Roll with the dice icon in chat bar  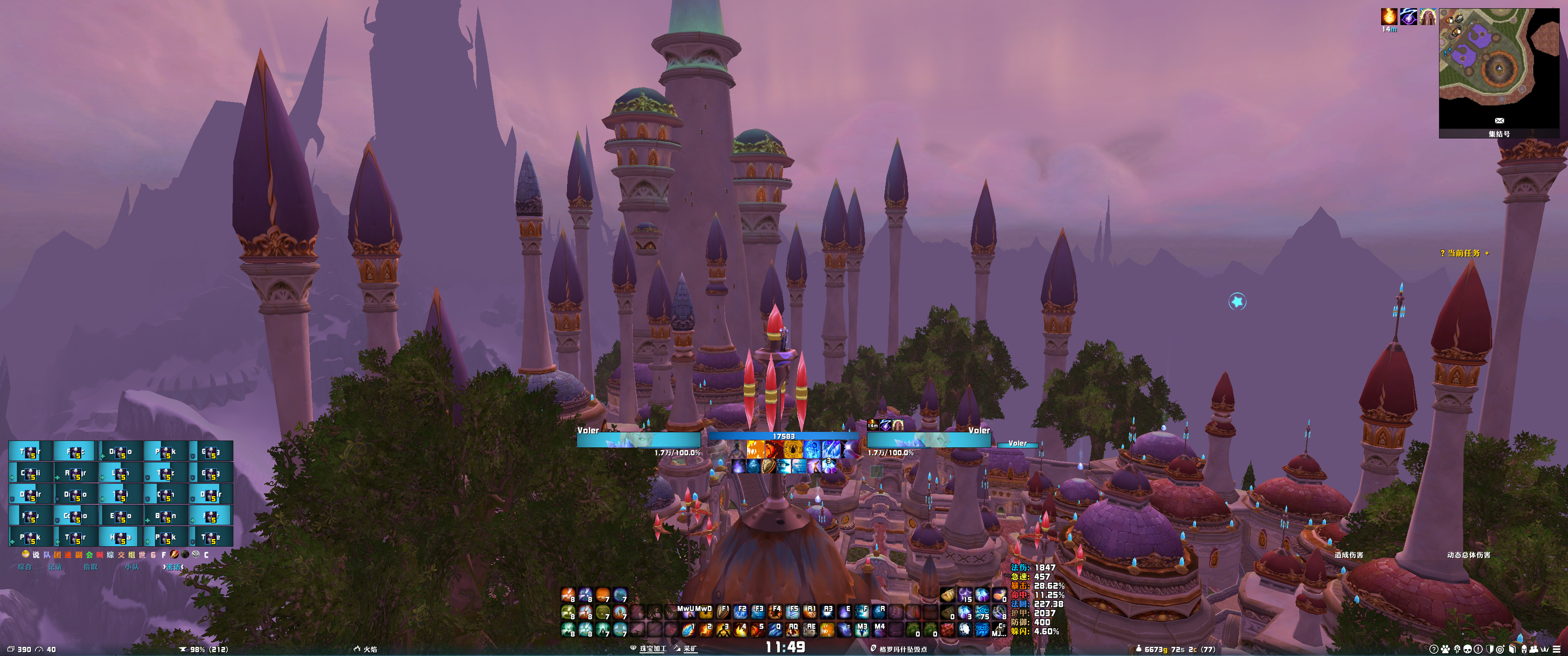[x=196, y=554]
